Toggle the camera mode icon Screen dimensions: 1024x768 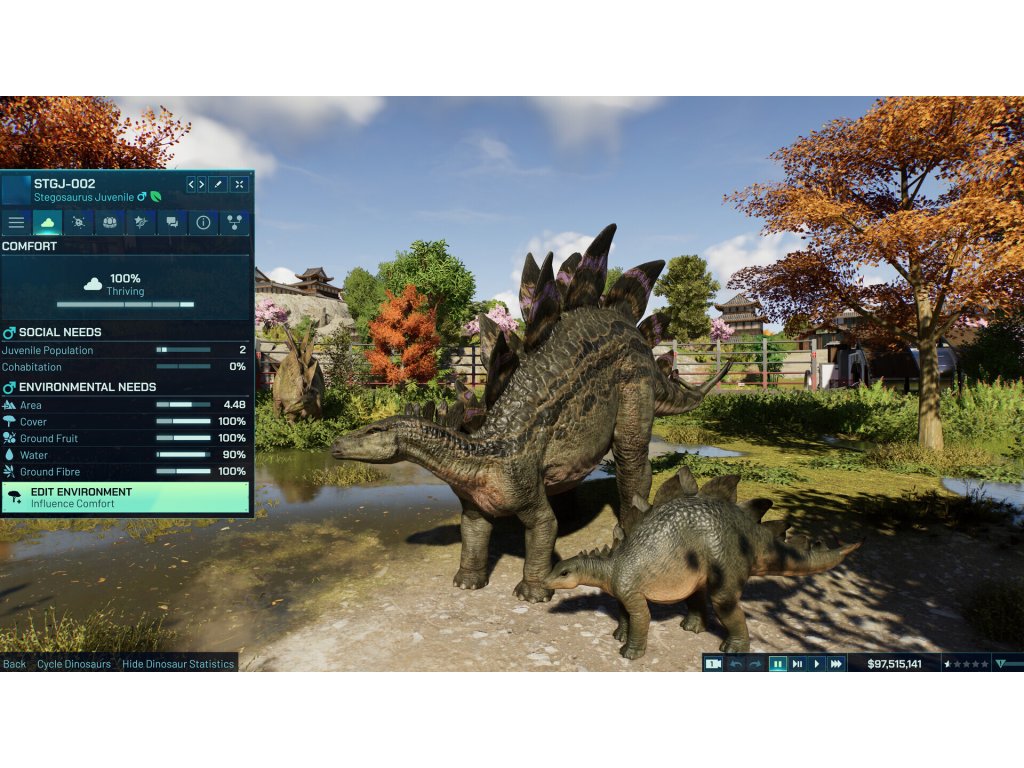point(713,664)
